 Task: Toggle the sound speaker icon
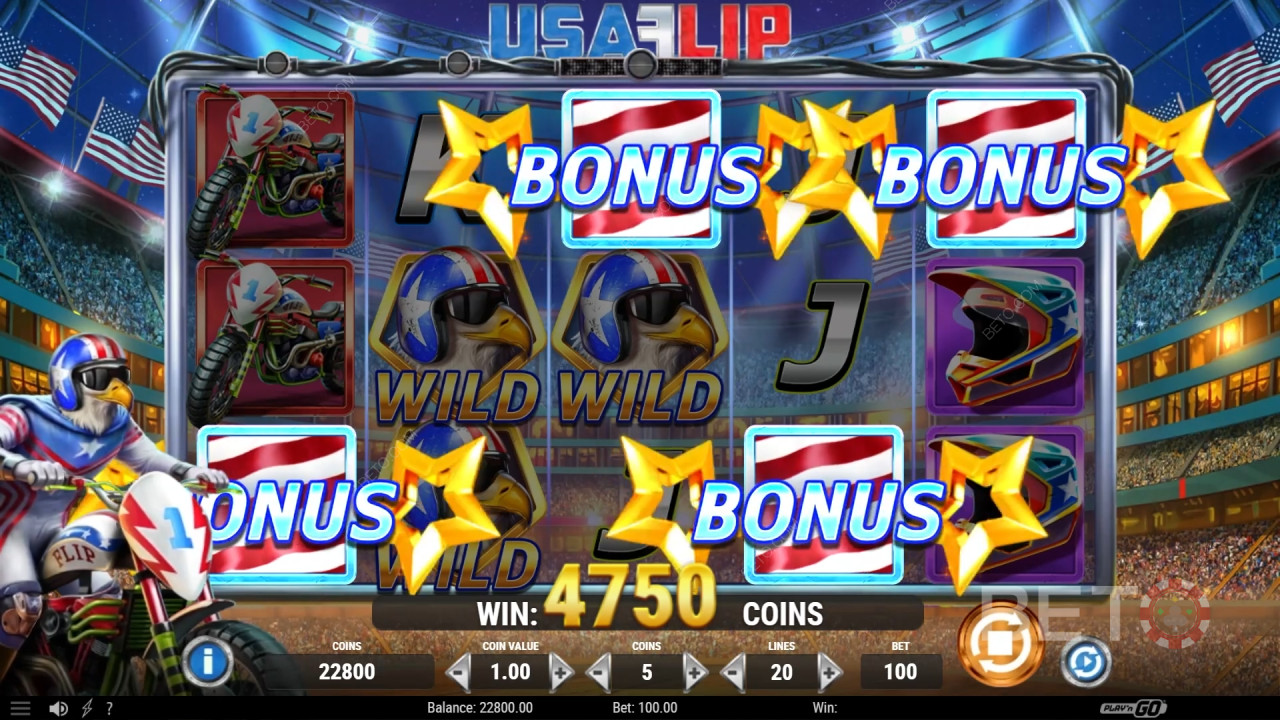[58, 709]
